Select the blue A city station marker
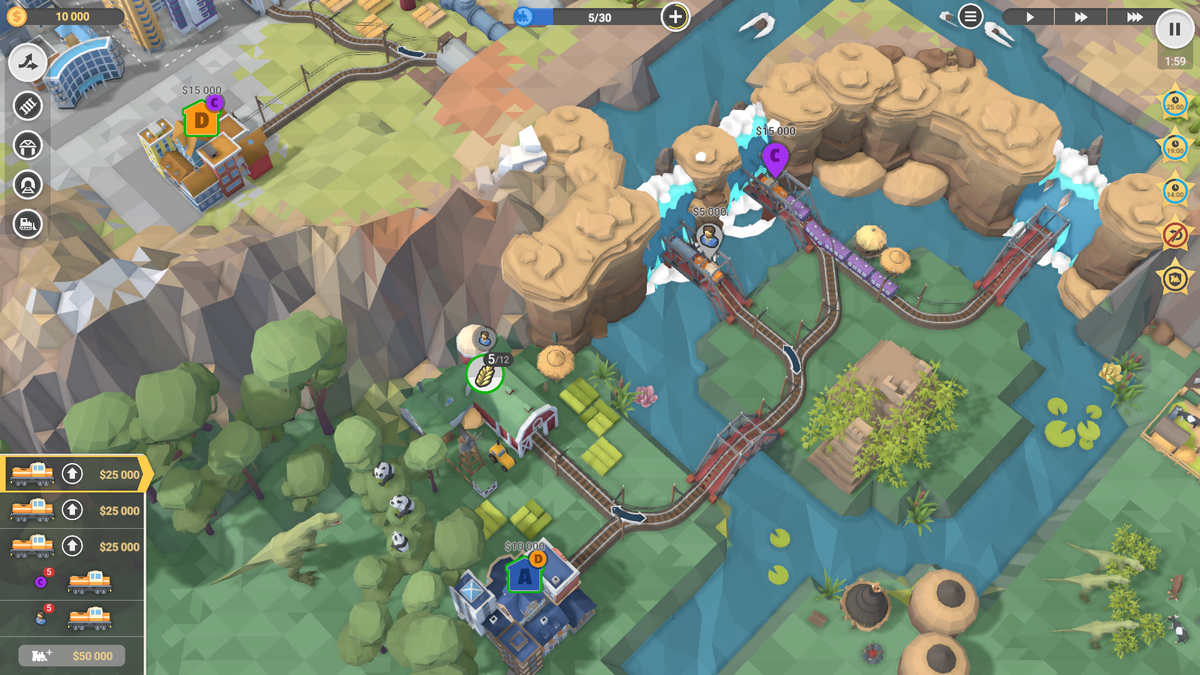 524,576
